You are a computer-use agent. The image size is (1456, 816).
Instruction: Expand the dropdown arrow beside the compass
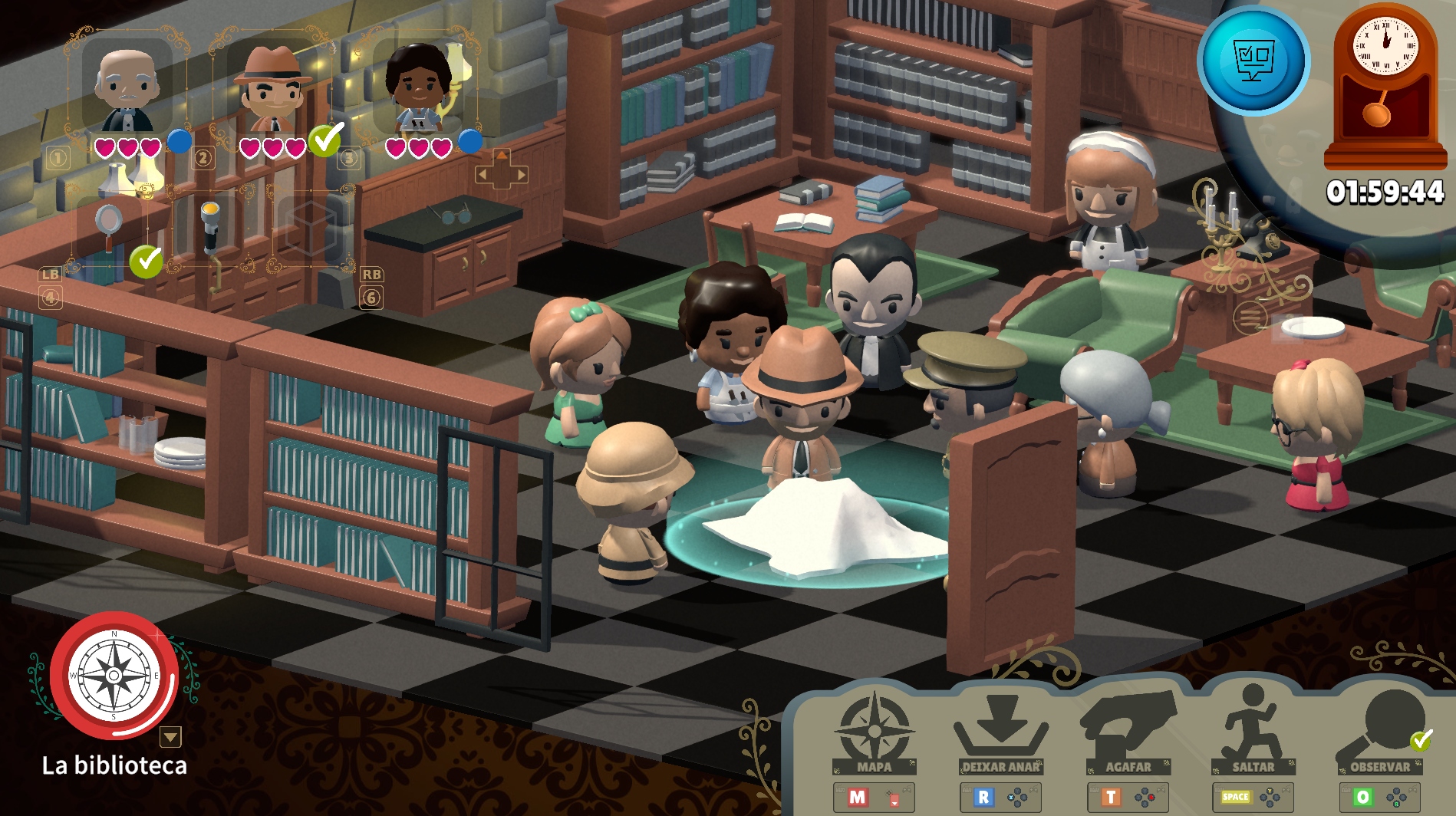point(170,737)
